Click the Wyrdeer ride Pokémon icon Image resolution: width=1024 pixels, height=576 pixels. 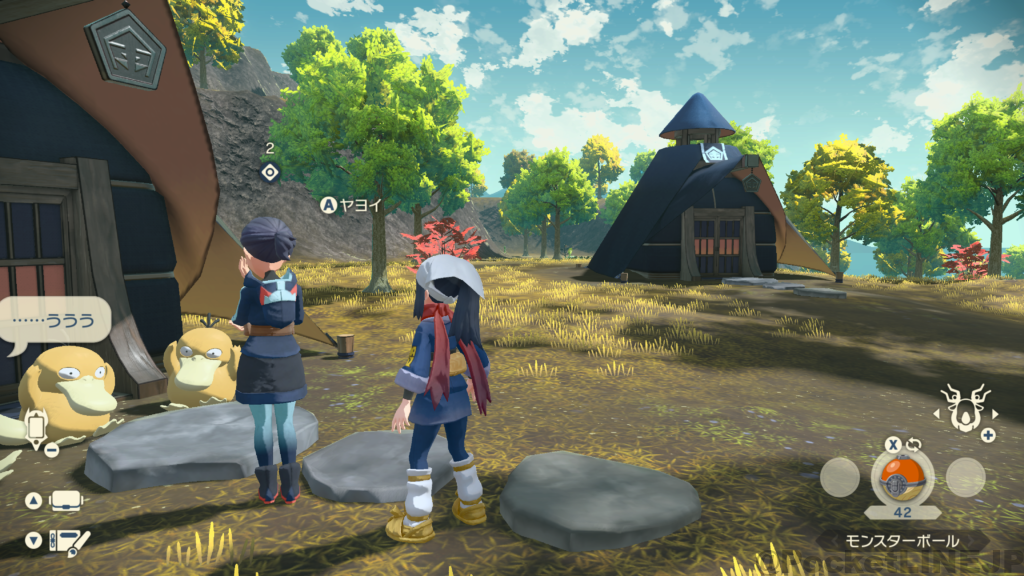(967, 408)
